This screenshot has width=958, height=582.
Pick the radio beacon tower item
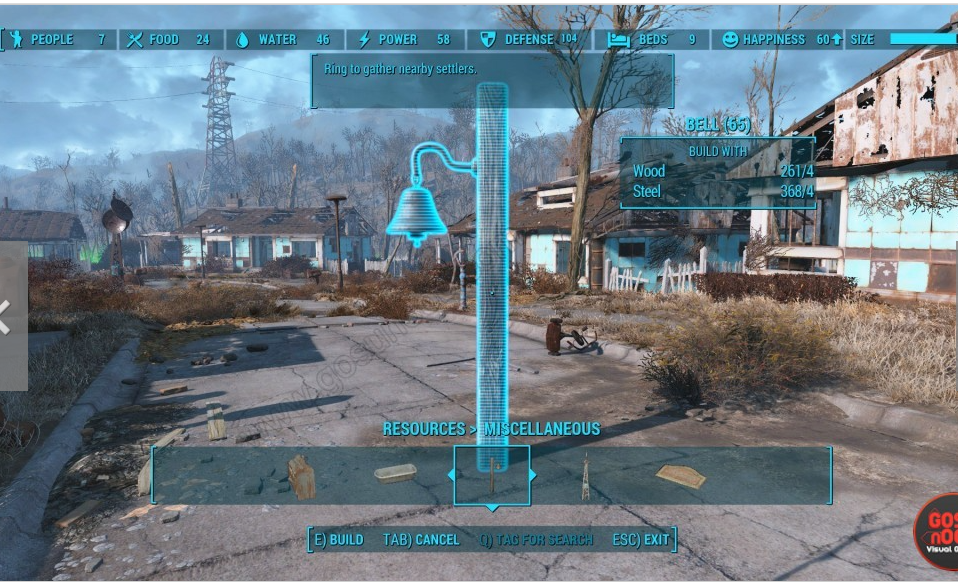(585, 476)
